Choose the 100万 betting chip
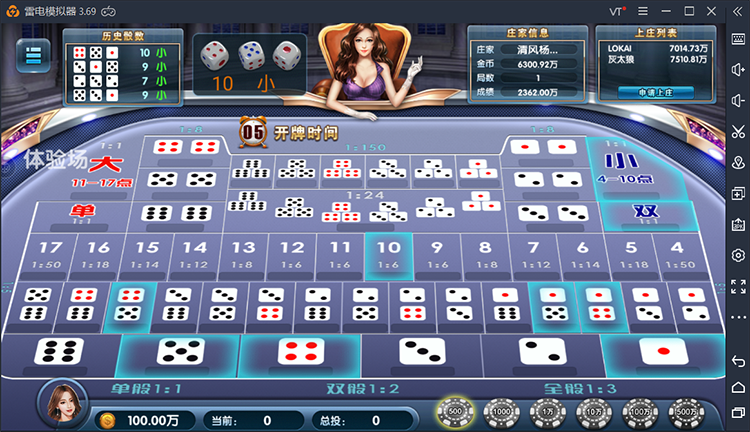The height and width of the screenshot is (432, 750). [639, 411]
